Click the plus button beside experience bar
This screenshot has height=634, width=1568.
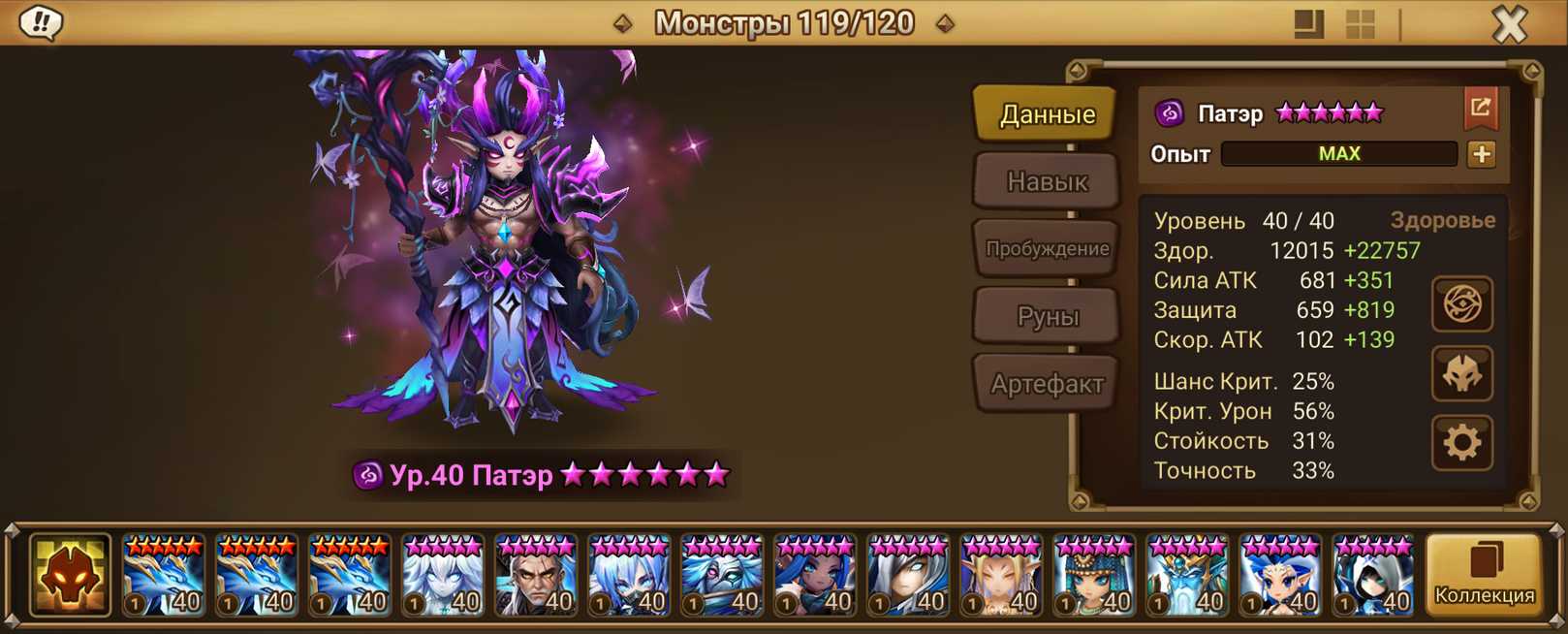1481,154
